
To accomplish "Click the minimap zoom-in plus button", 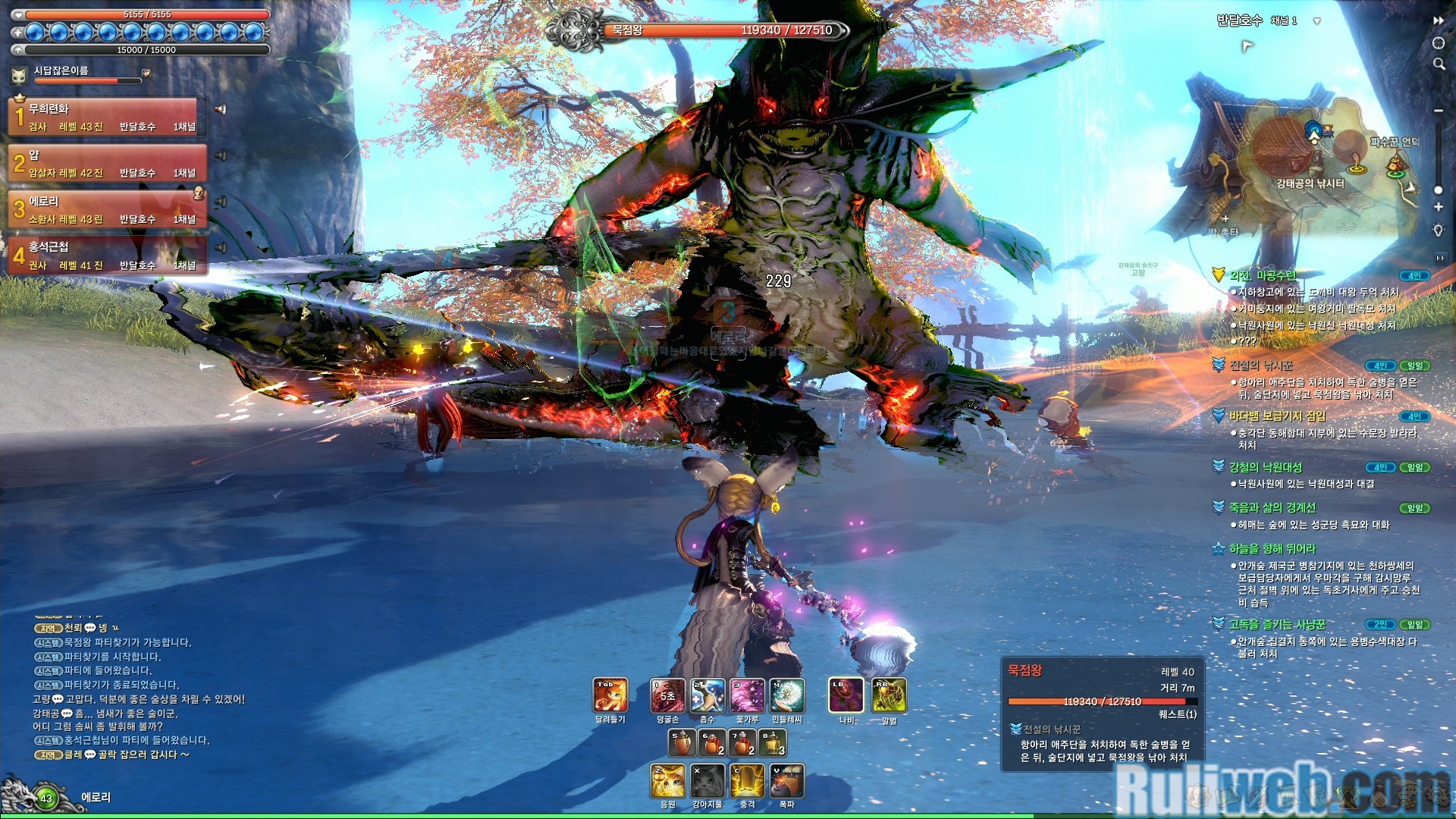I will pos(1439,207).
